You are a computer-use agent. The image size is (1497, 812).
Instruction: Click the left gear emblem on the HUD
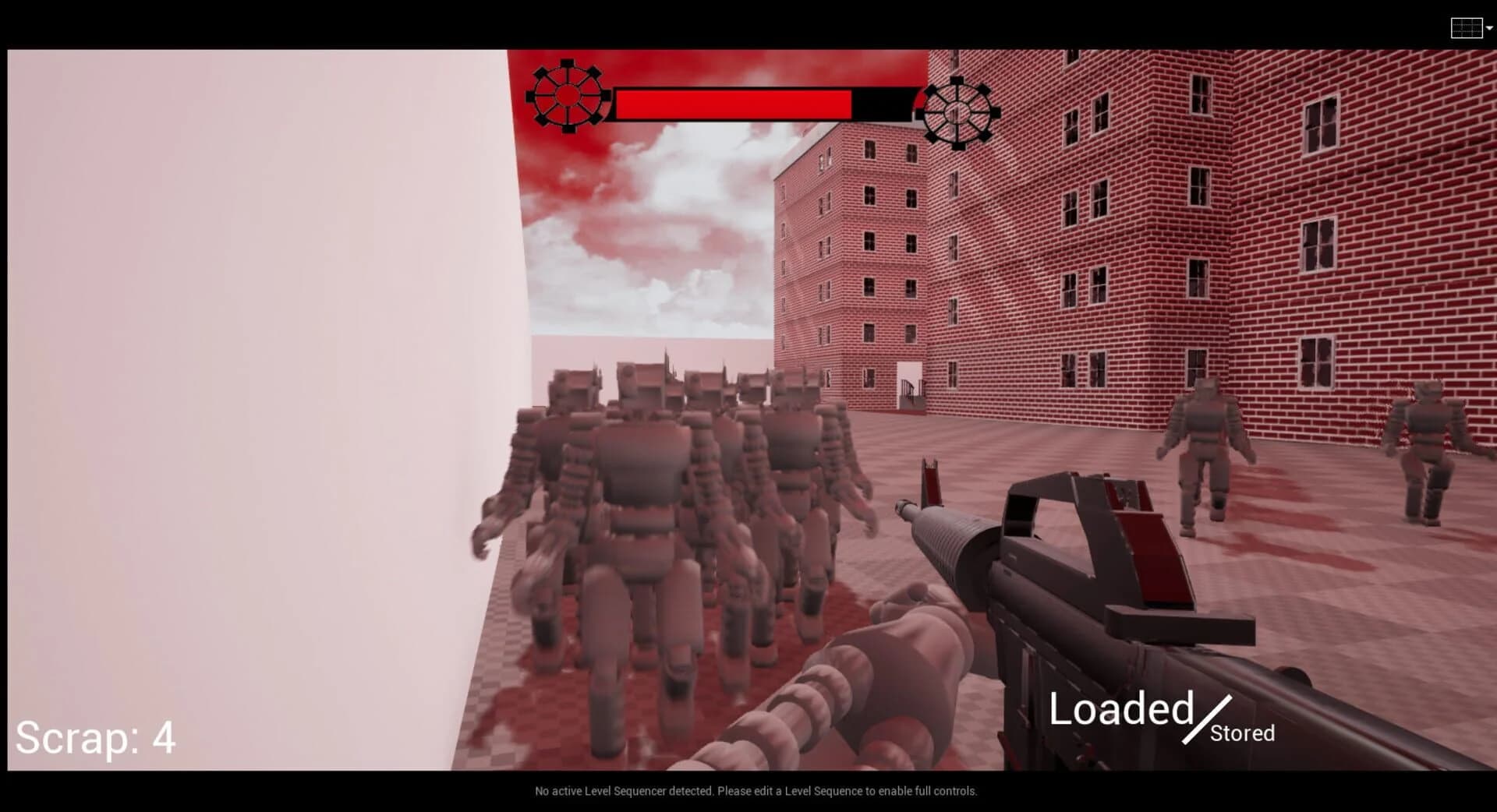pyautogui.click(x=568, y=96)
